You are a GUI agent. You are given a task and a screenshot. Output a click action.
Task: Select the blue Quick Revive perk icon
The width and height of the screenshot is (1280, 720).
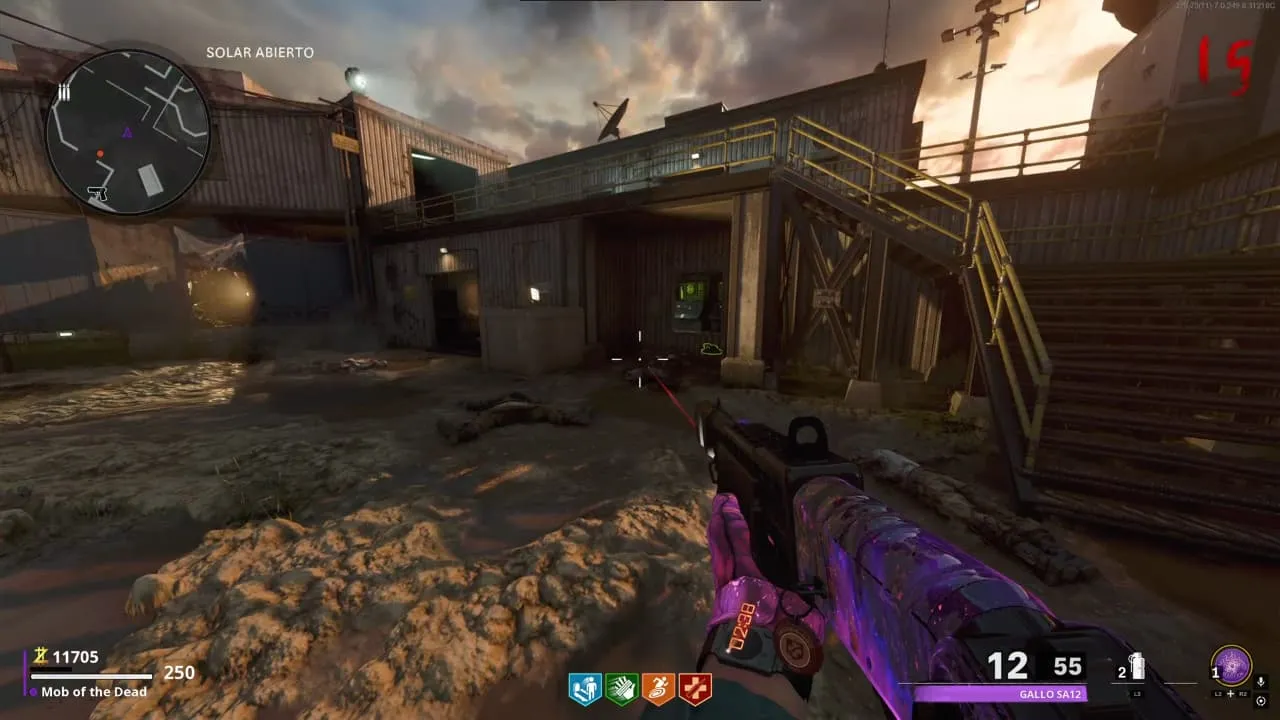point(584,688)
